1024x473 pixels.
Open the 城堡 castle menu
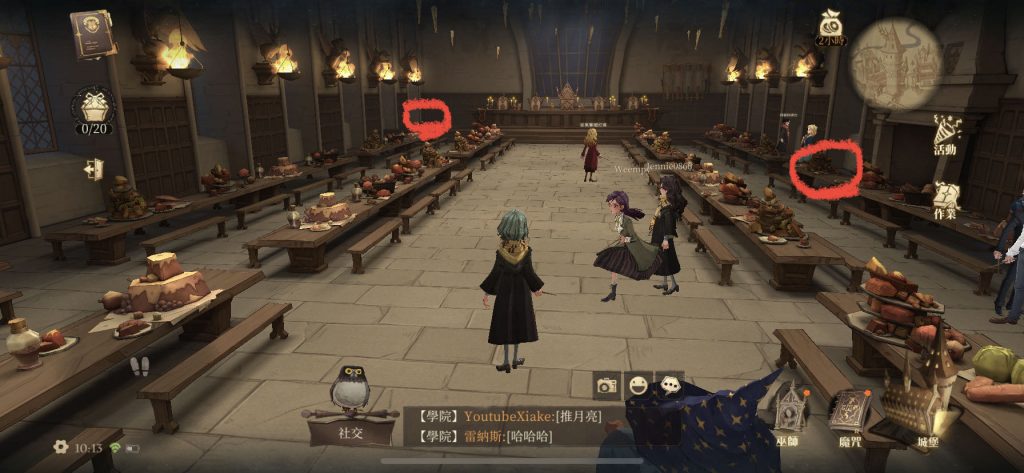926,412
